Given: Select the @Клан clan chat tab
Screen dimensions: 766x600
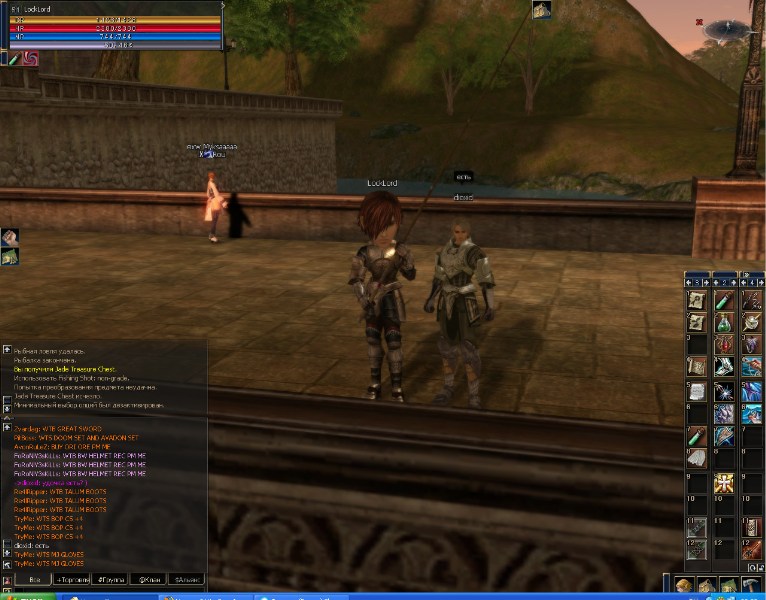Looking at the screenshot, I should (150, 579).
